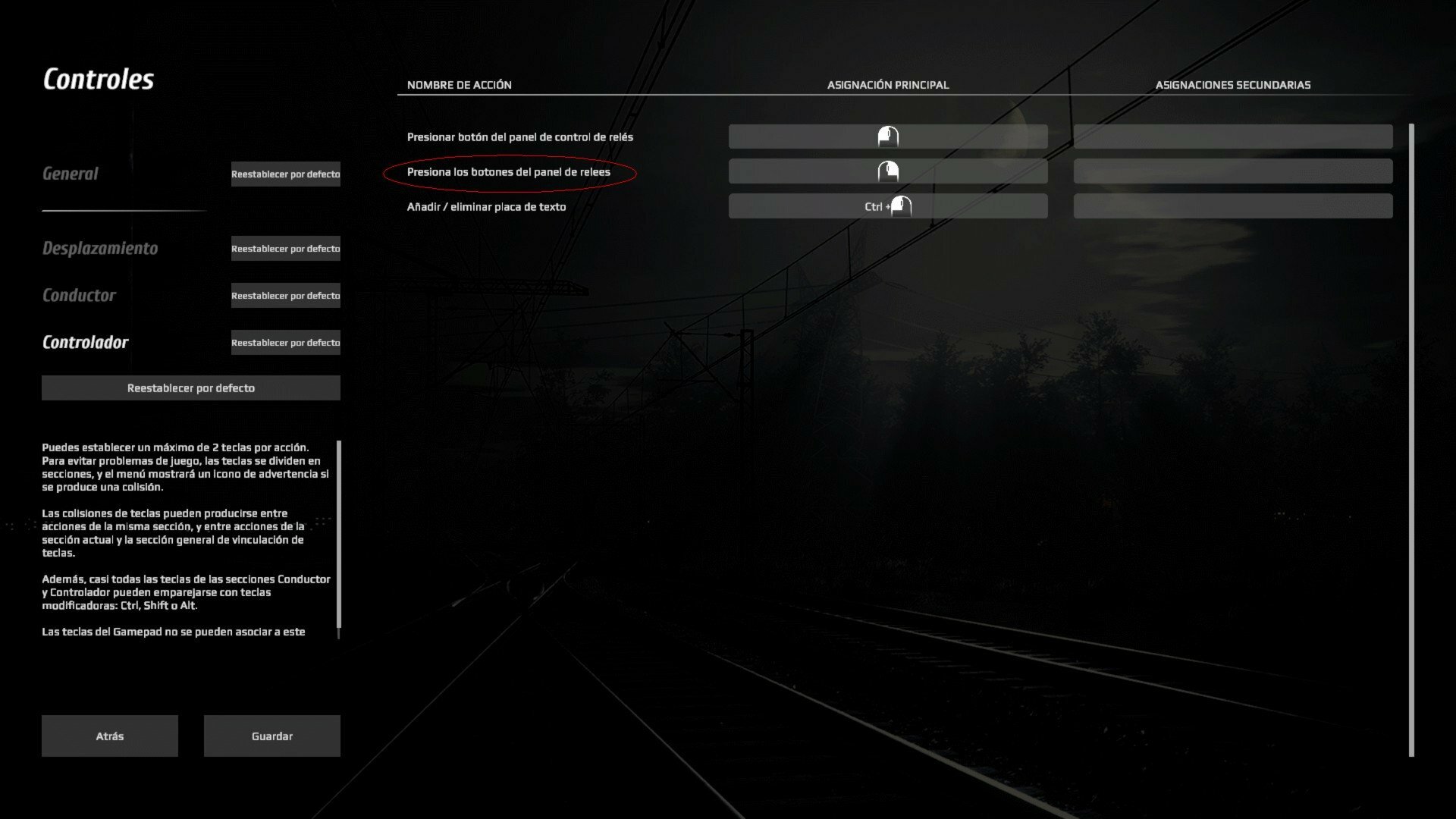The image size is (1456, 819).
Task: Choose the Controlador controls section
Action: 86,342
